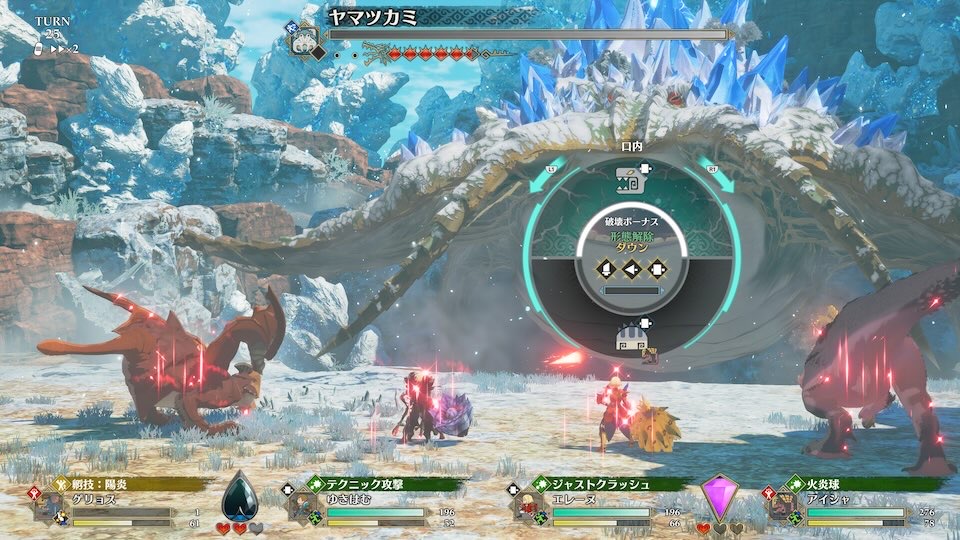
Task: Select アイシャ party panel
Action: point(850,506)
